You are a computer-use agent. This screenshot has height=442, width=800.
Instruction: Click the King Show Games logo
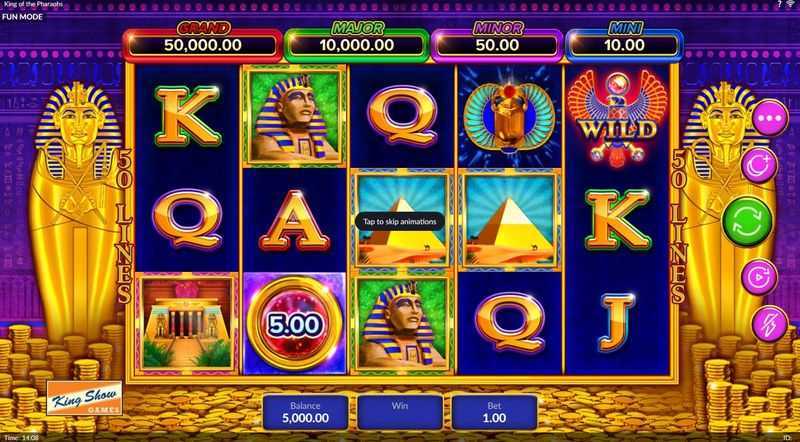85,402
